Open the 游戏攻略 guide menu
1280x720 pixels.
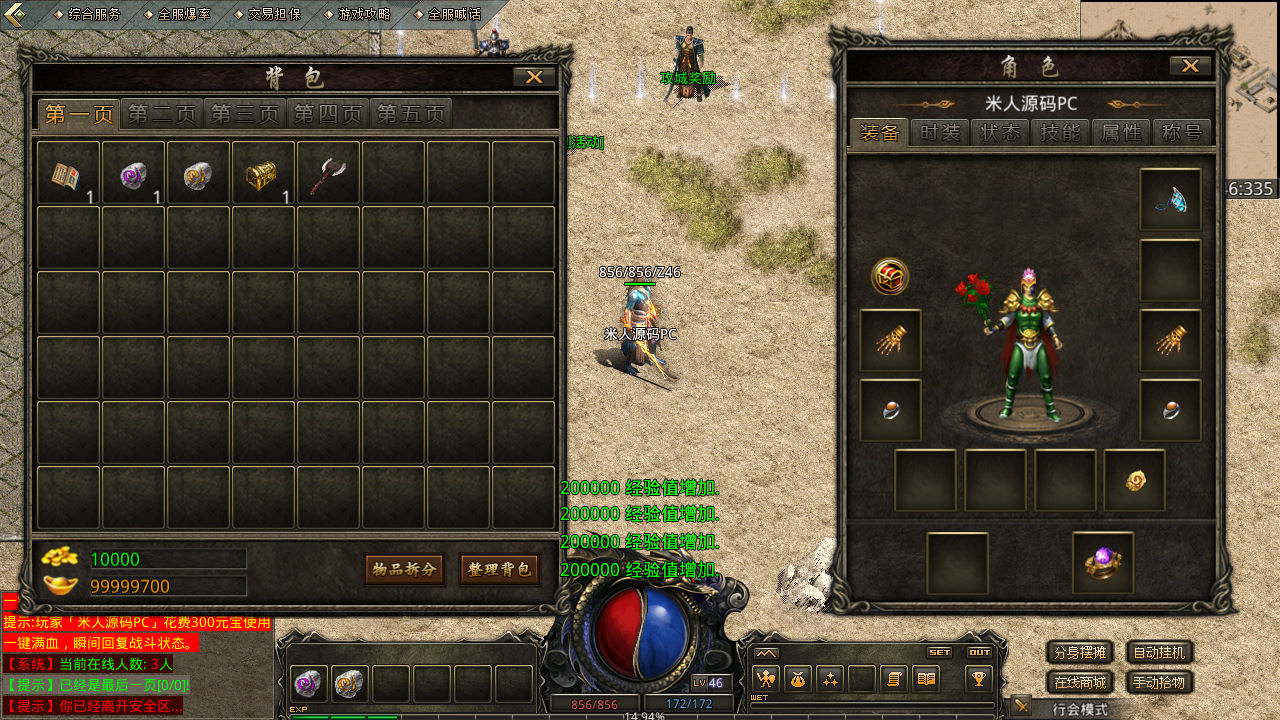click(x=364, y=14)
